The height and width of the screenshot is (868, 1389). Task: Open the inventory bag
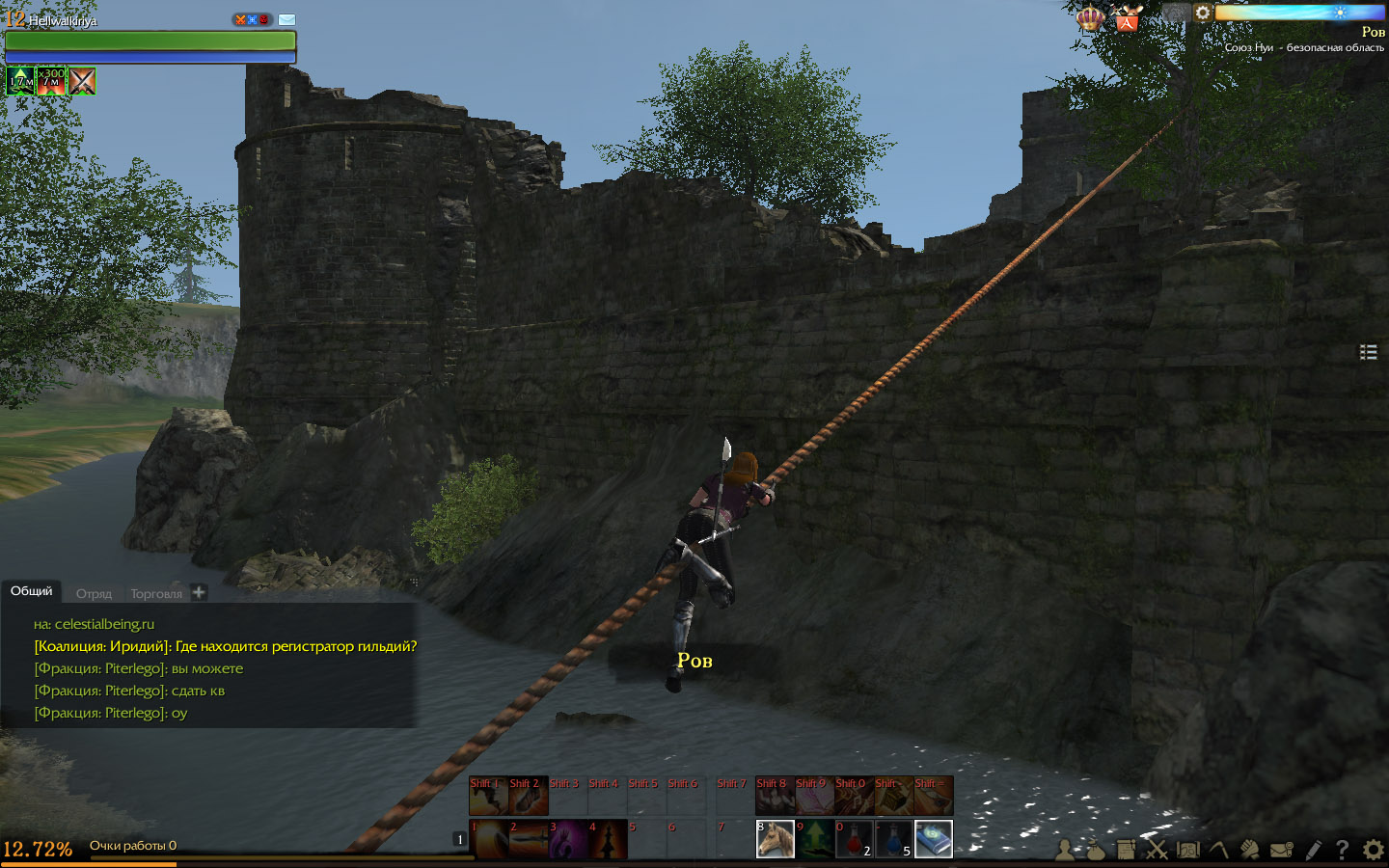click(x=1095, y=850)
